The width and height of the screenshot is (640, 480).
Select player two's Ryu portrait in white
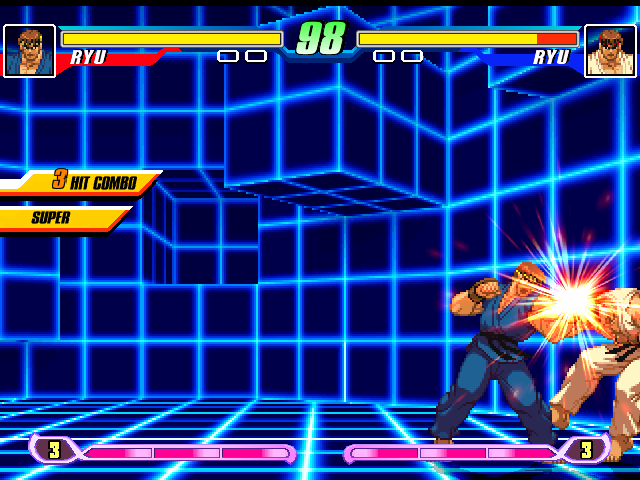(x=610, y=51)
